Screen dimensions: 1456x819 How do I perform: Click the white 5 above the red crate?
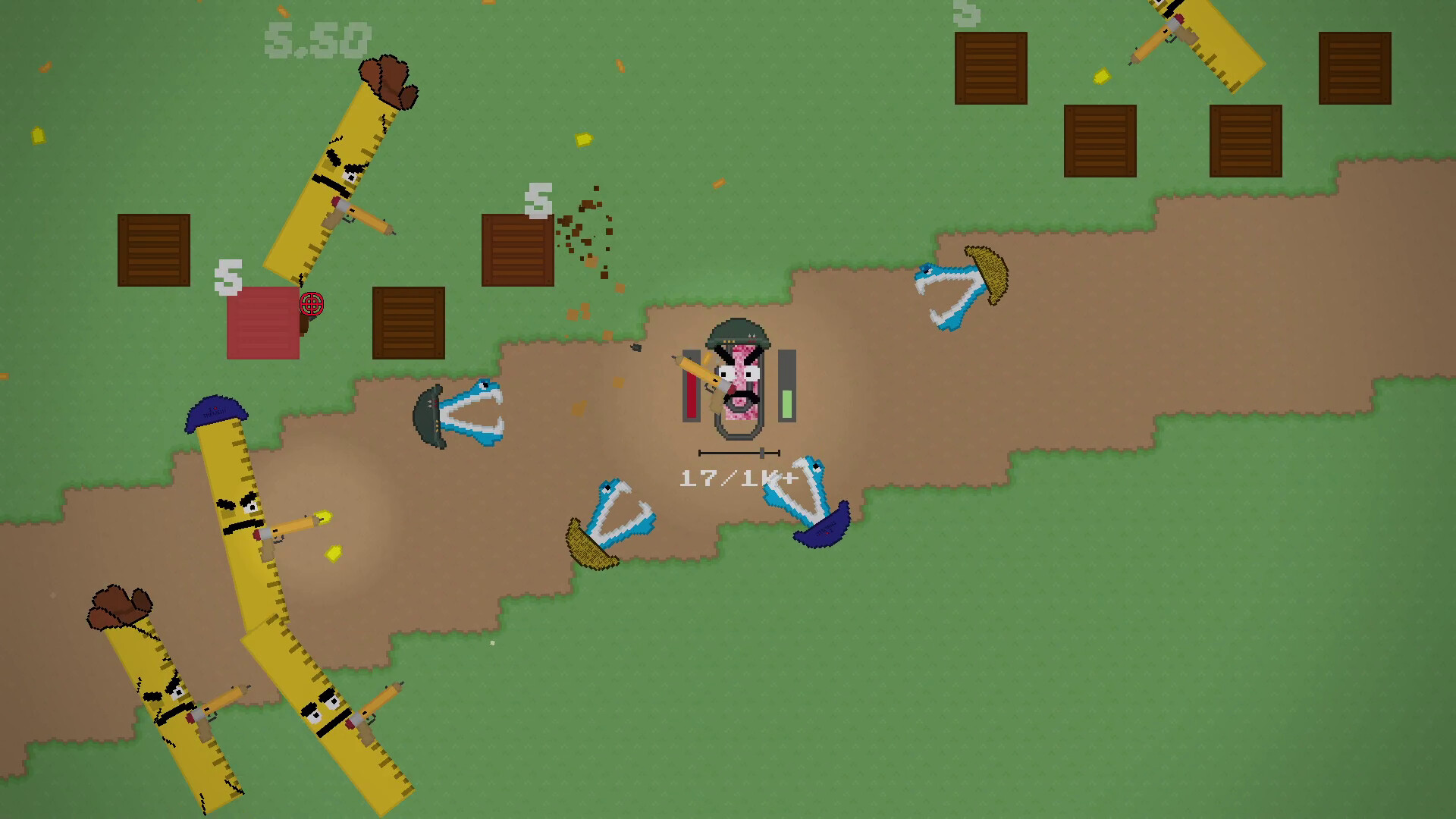pyautogui.click(x=227, y=277)
